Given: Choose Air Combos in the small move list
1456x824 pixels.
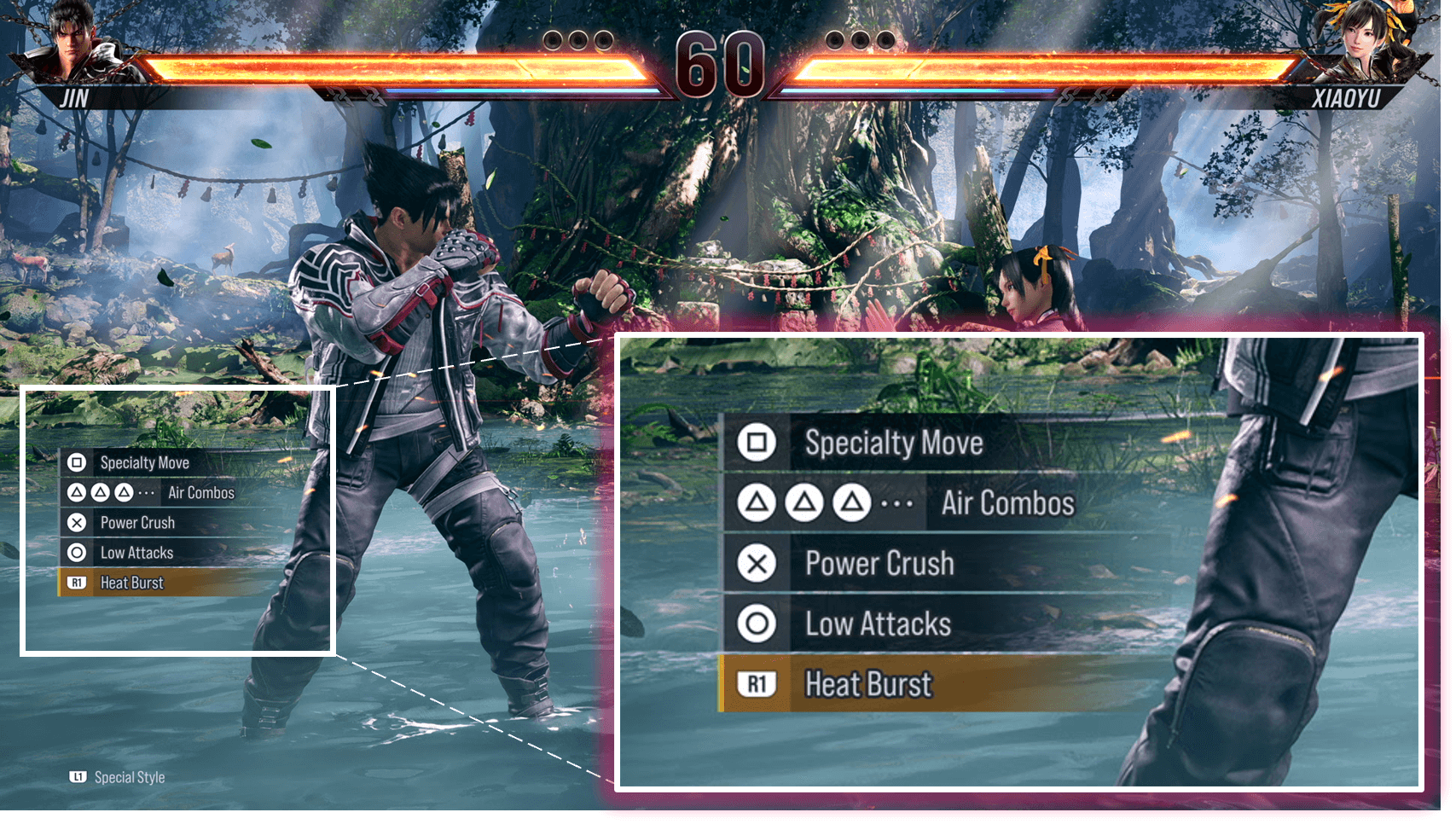Looking at the screenshot, I should tap(200, 493).
